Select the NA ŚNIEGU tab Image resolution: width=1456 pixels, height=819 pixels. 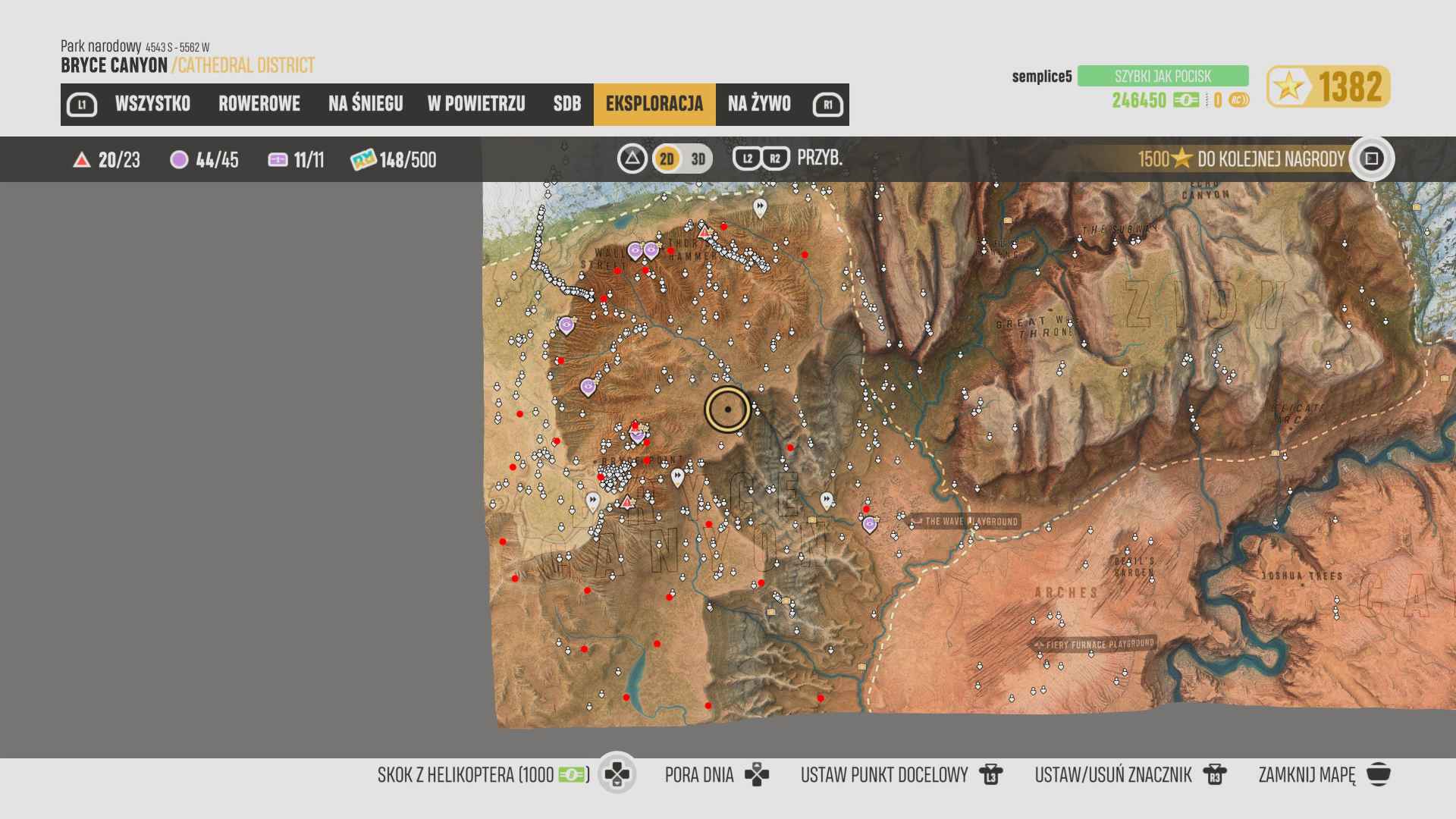pos(366,104)
